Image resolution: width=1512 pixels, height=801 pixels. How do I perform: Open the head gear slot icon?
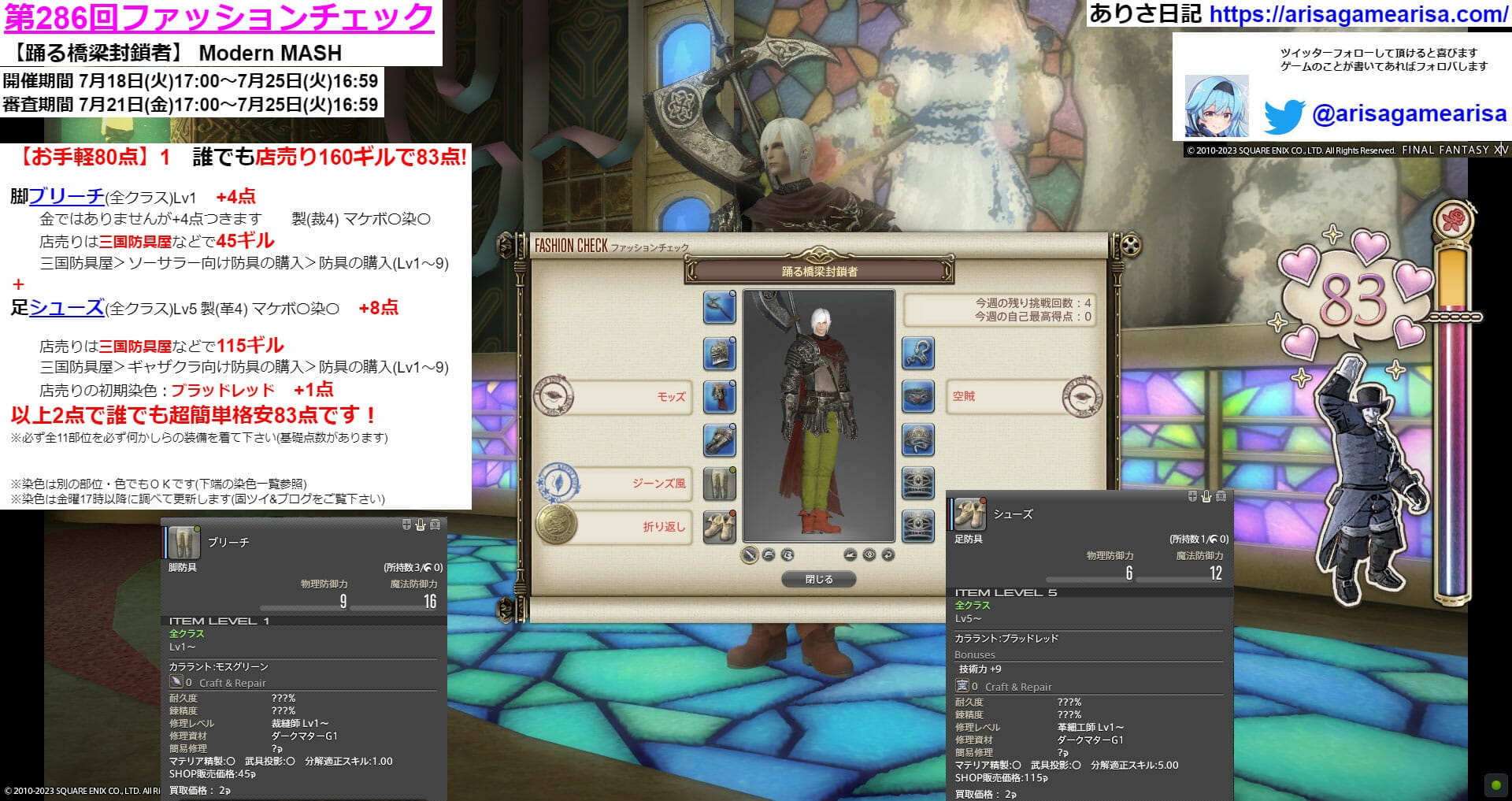pos(719,354)
